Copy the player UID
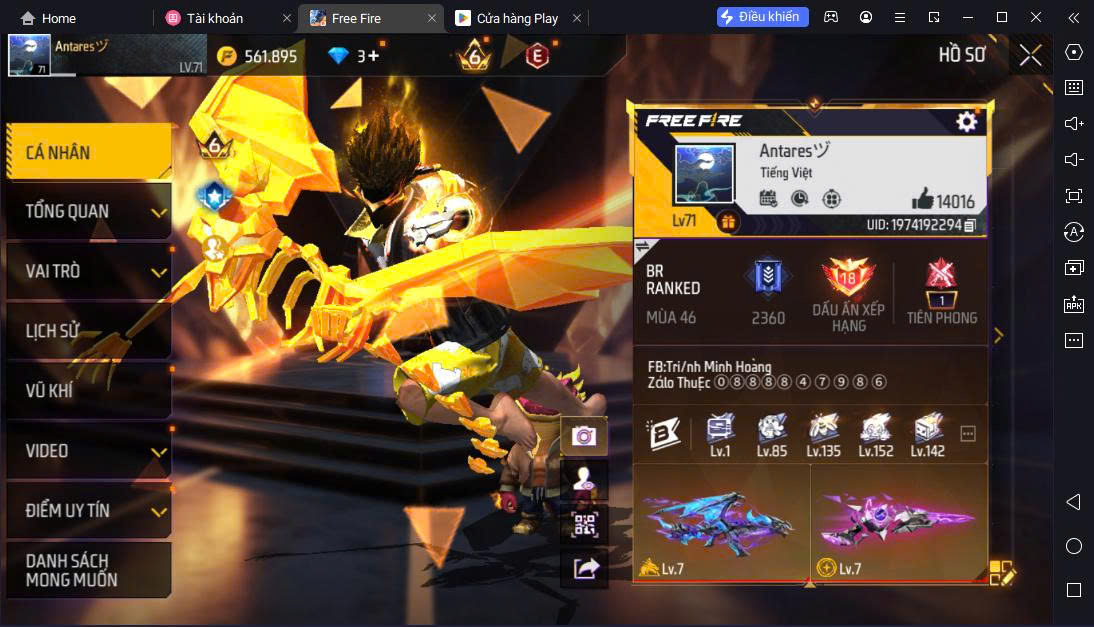This screenshot has height=627, width=1094. (969, 225)
